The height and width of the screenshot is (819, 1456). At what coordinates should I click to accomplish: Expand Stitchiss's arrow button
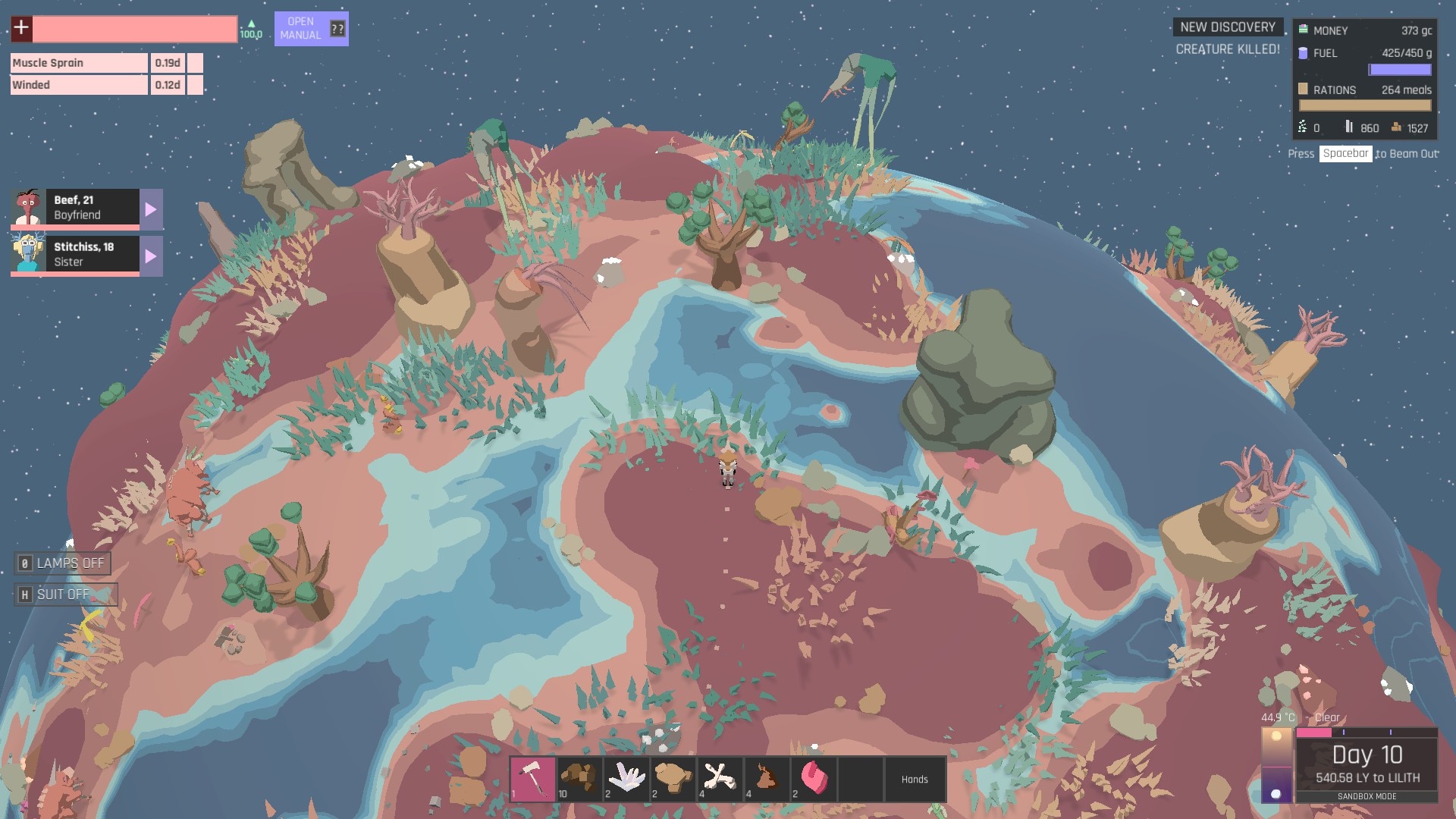151,256
